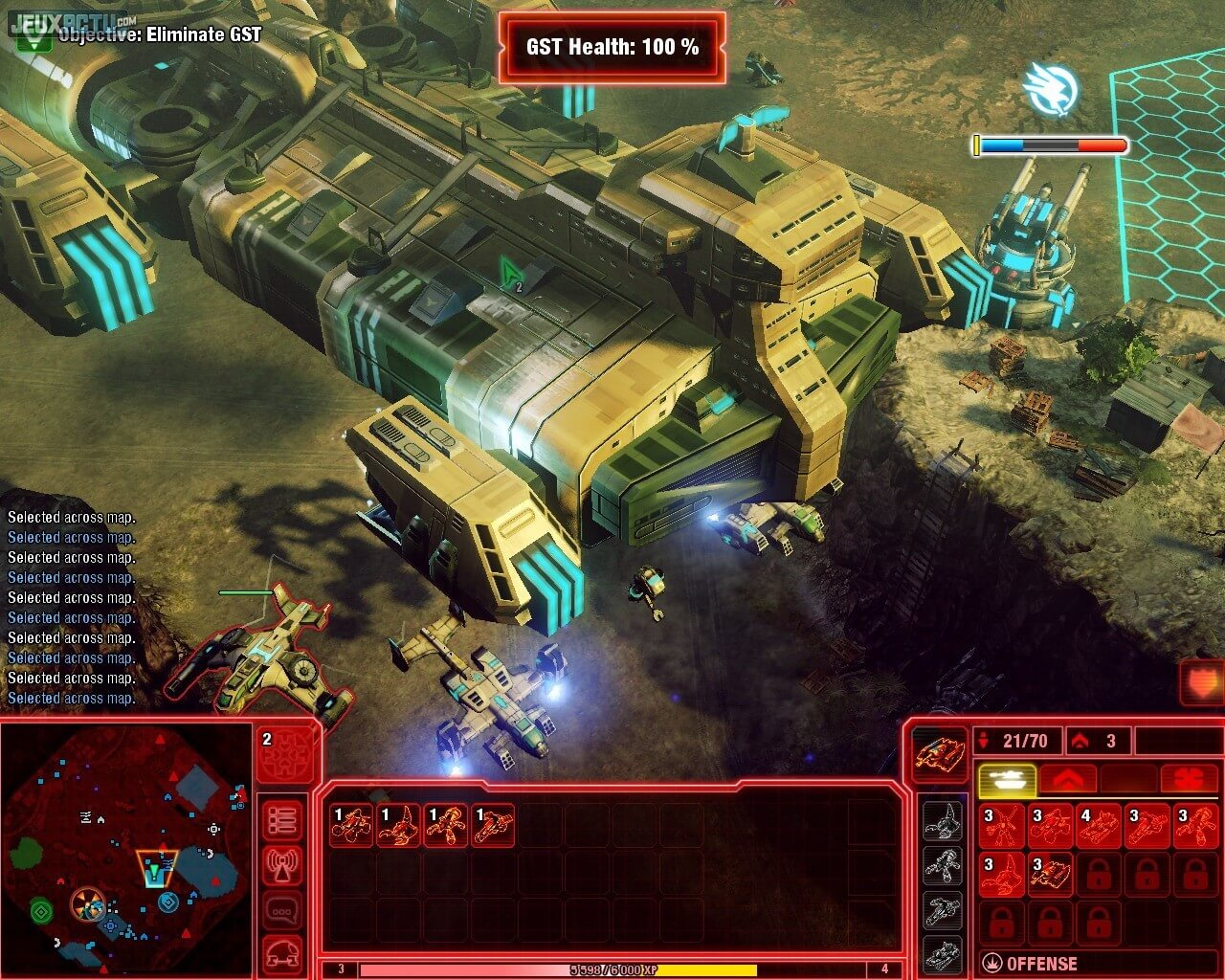Open the chat speech-bubble button
This screenshot has width=1225, height=980.
point(283,910)
